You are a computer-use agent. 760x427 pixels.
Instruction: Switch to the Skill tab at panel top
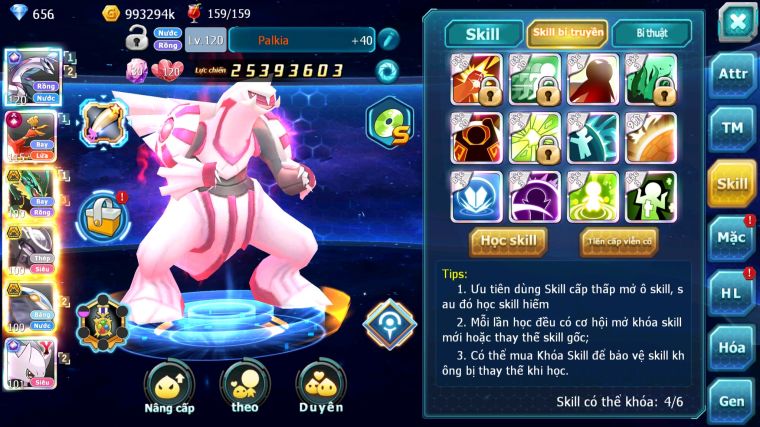point(483,33)
